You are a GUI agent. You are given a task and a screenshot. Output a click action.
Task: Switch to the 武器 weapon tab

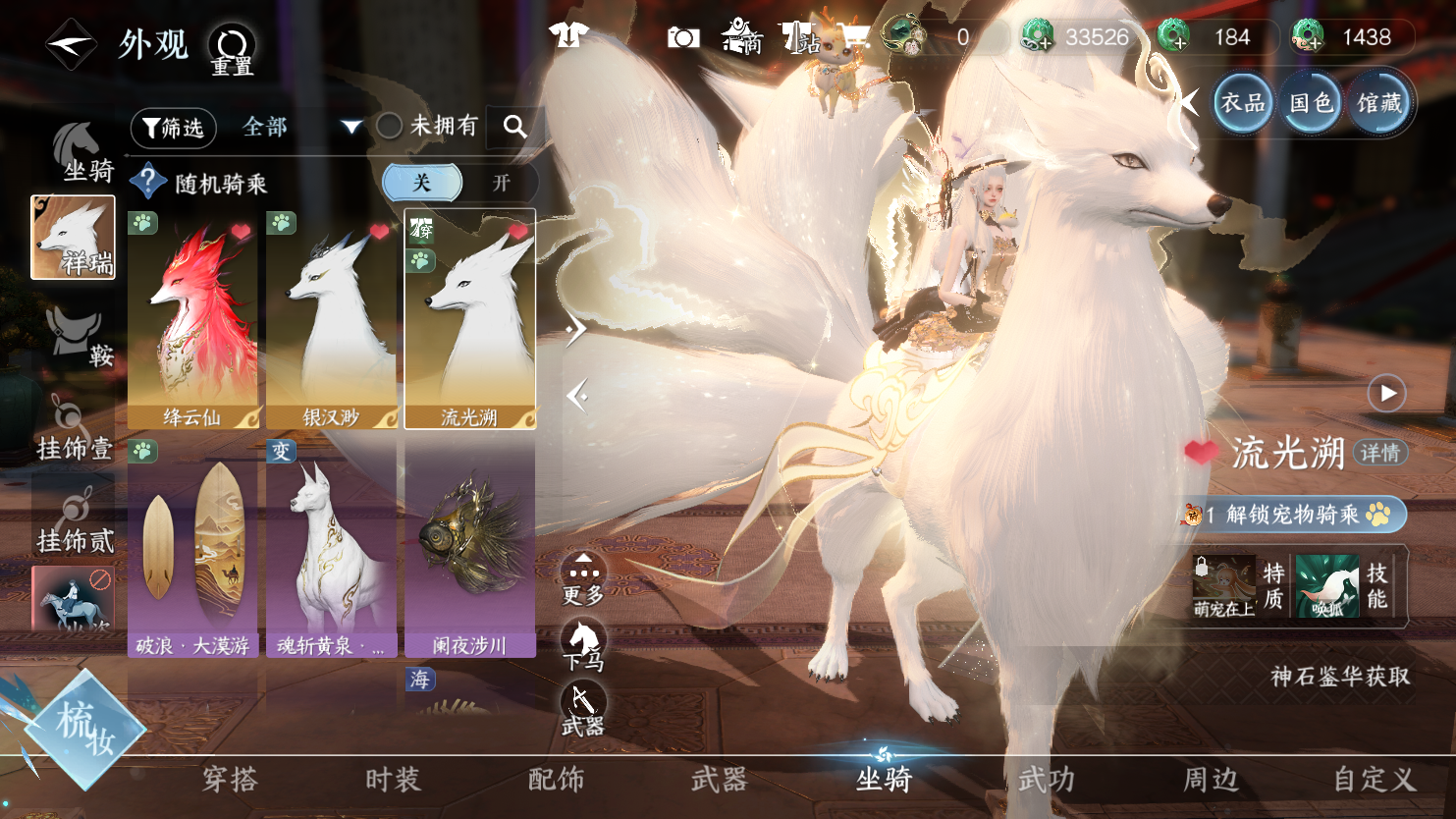coord(719,780)
